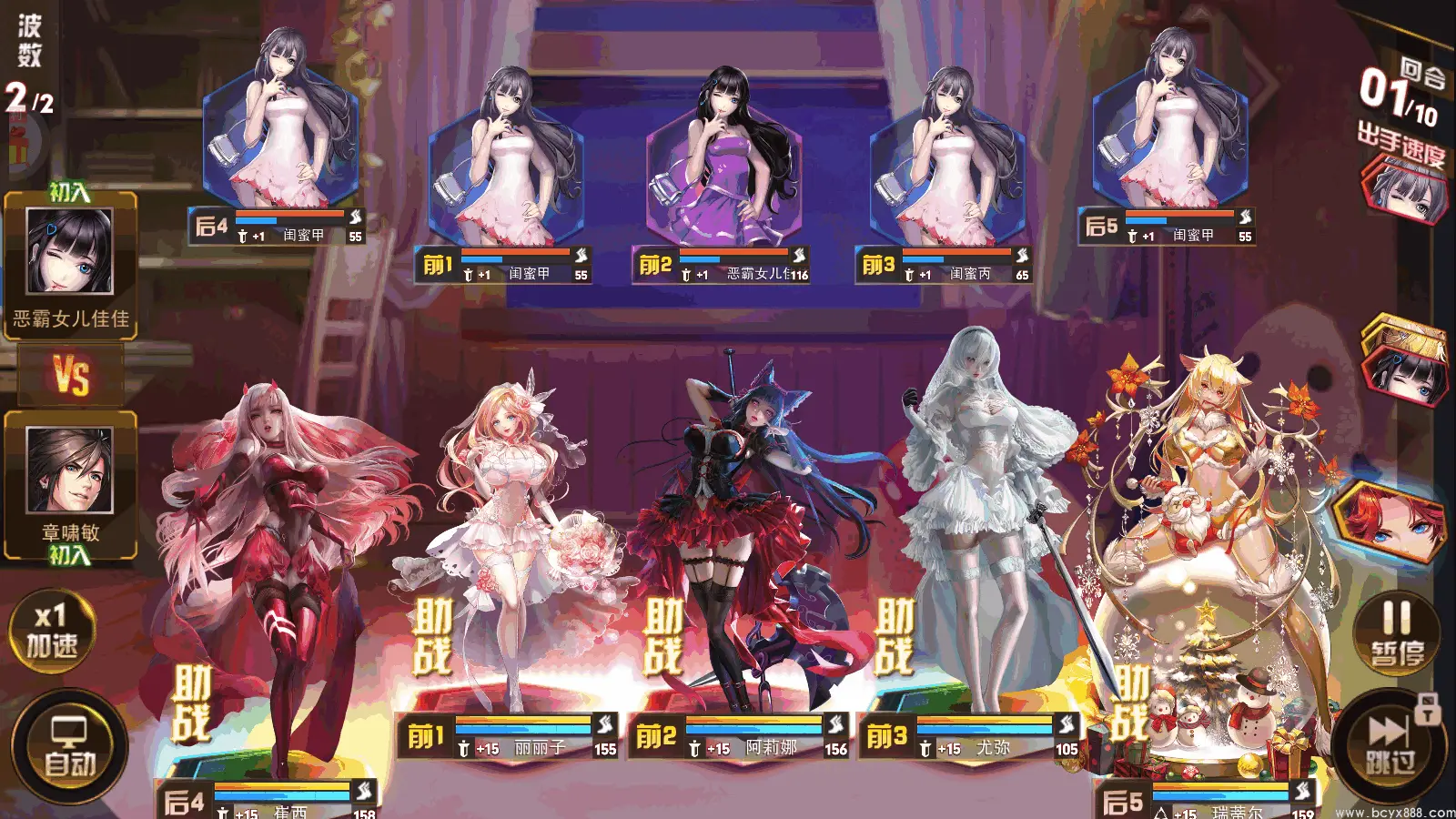
Task: Select 尤弥 front-row unit status bar
Action: point(970,736)
